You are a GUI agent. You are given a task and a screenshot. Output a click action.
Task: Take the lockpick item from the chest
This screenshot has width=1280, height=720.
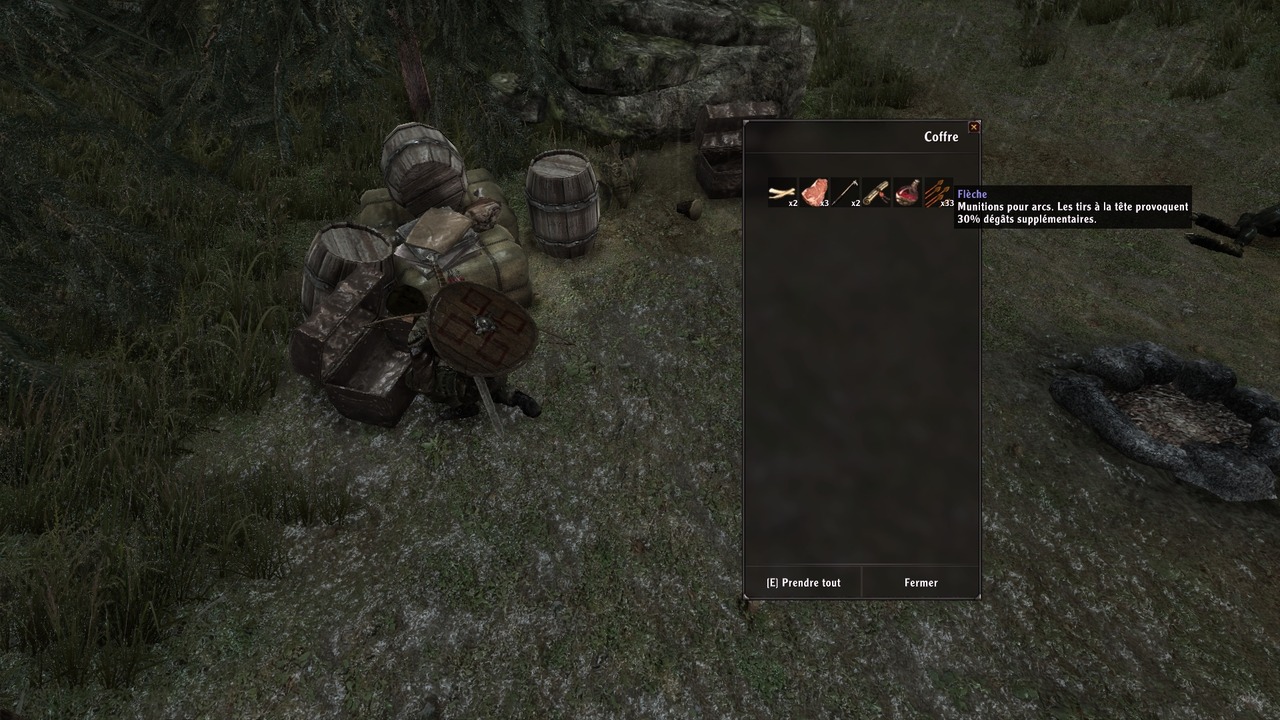(x=845, y=192)
